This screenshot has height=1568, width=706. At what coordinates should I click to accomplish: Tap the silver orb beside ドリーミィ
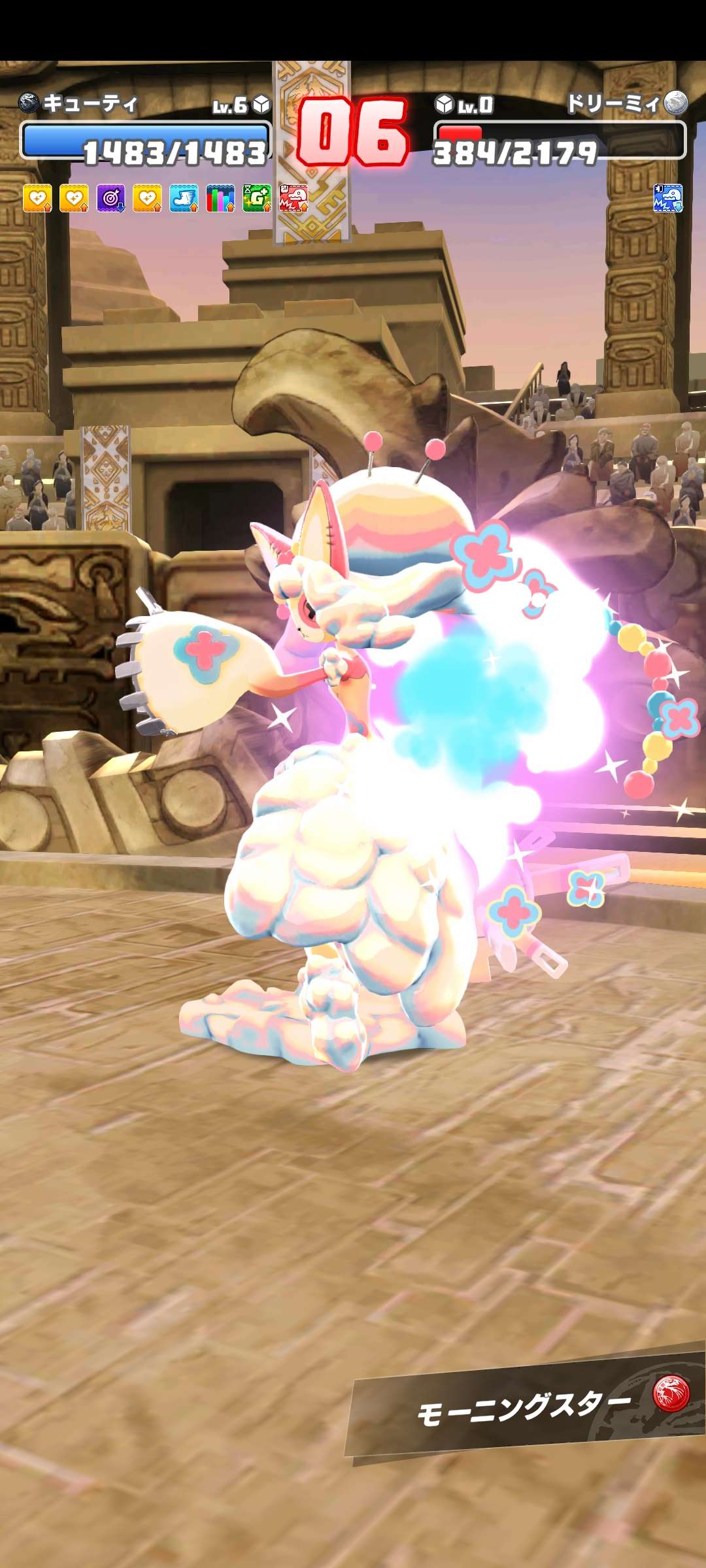(676, 103)
